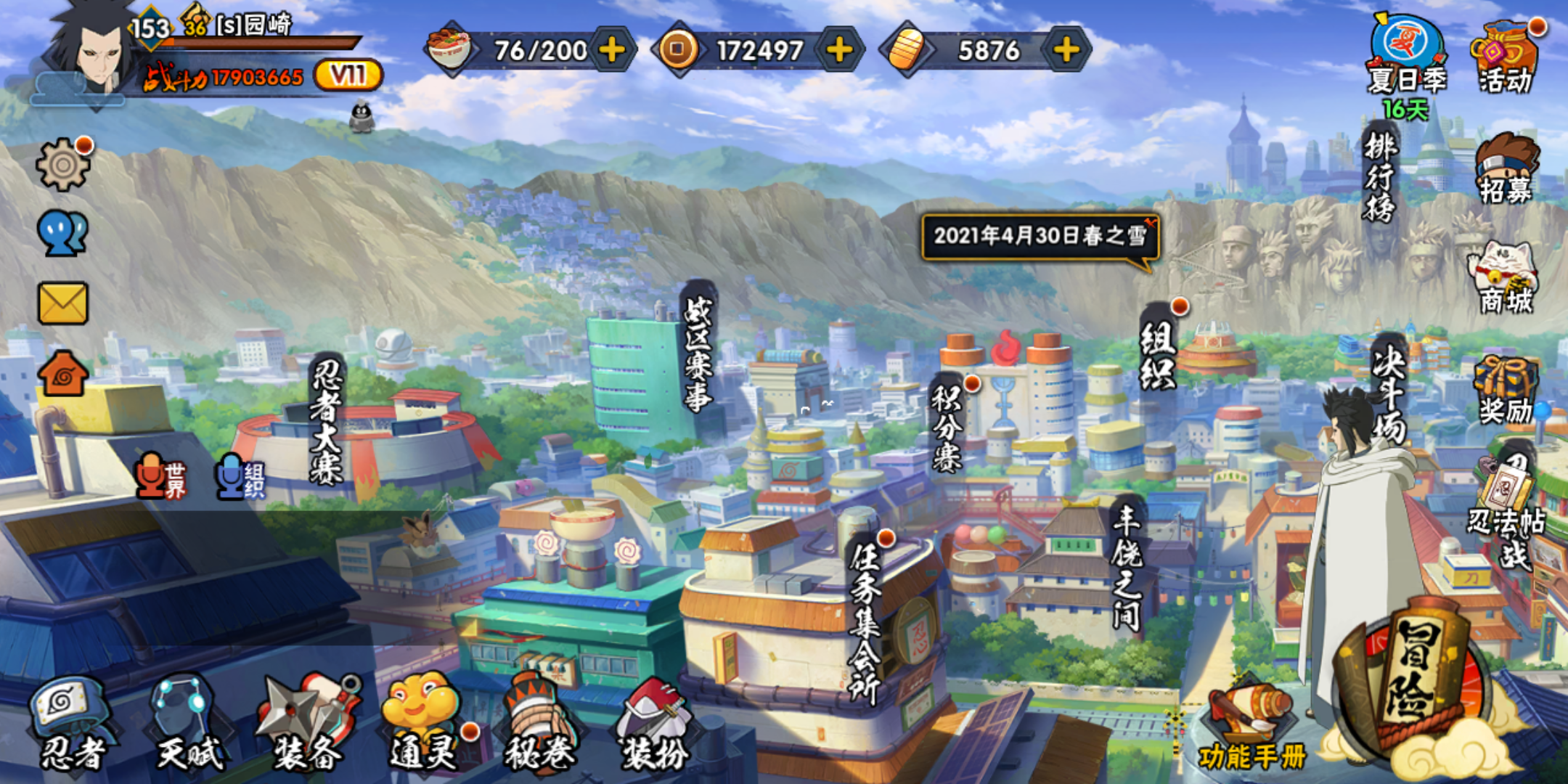Start 冒险 adventure mode
The width and height of the screenshot is (1568, 784).
[1412, 679]
